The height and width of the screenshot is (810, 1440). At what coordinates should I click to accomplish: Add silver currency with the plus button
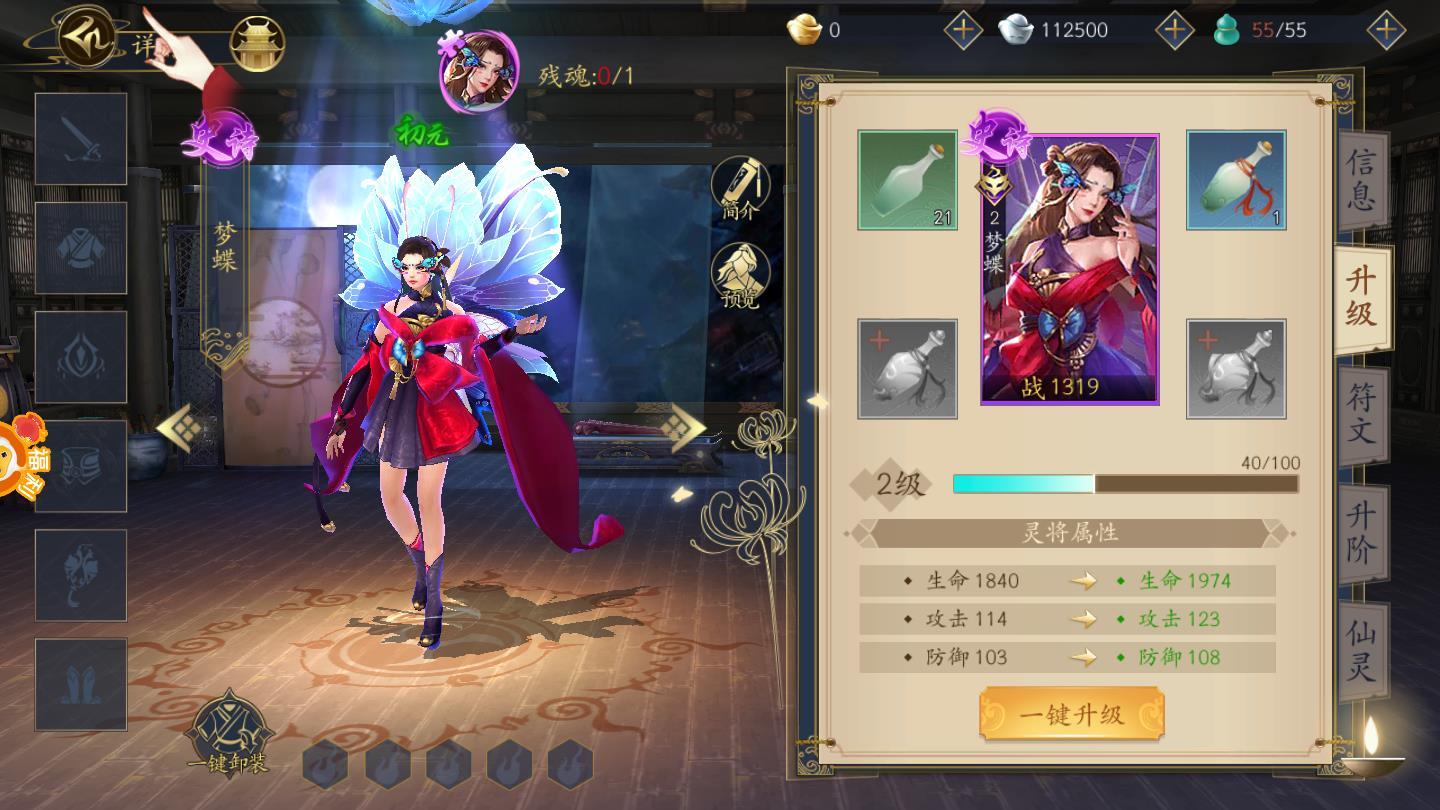(1174, 30)
